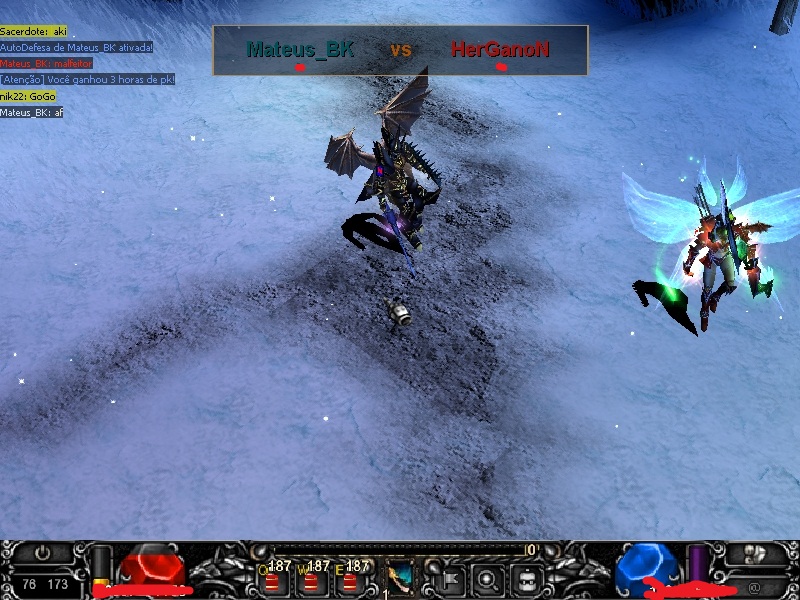Click the magnifying glass button
The height and width of the screenshot is (600, 800).
[487, 577]
